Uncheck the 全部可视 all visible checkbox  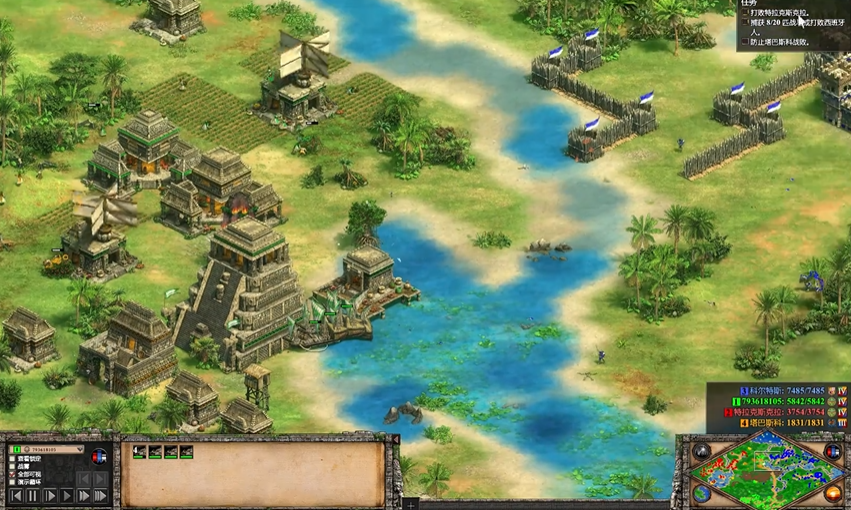(13, 474)
